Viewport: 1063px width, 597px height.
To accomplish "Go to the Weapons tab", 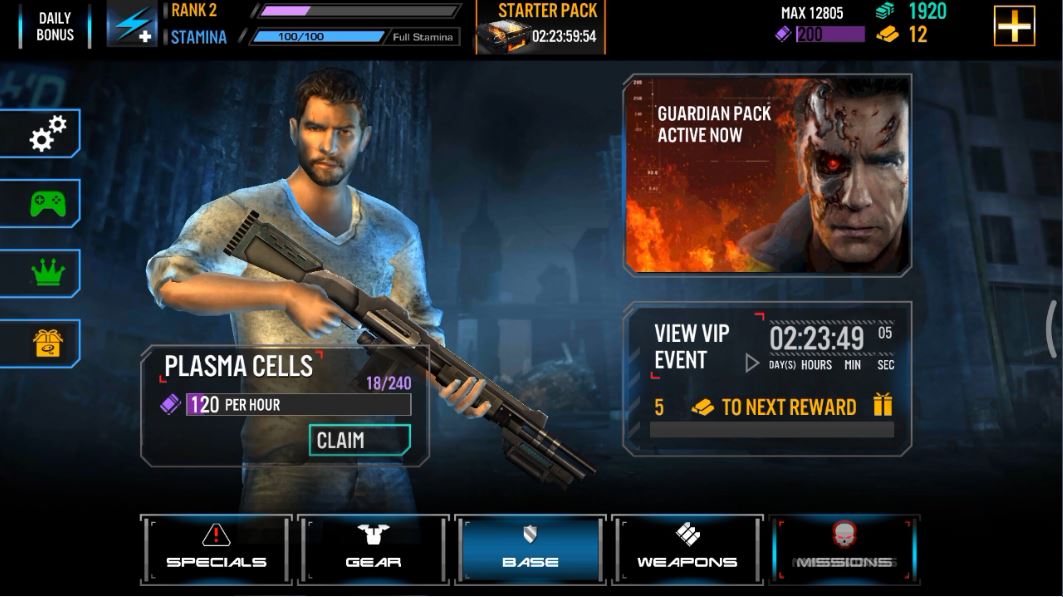I will [x=687, y=549].
